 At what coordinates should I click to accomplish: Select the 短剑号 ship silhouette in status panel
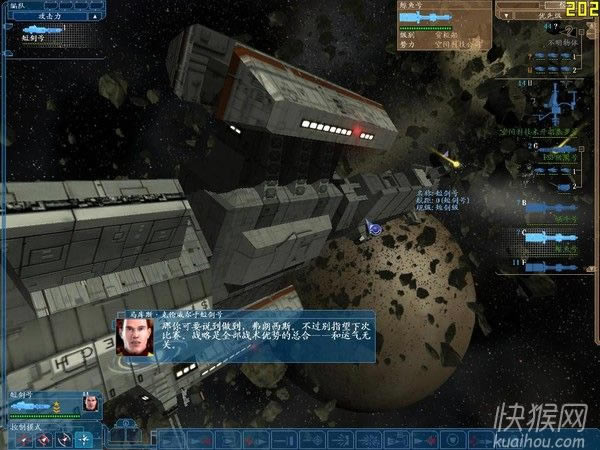pos(30,404)
